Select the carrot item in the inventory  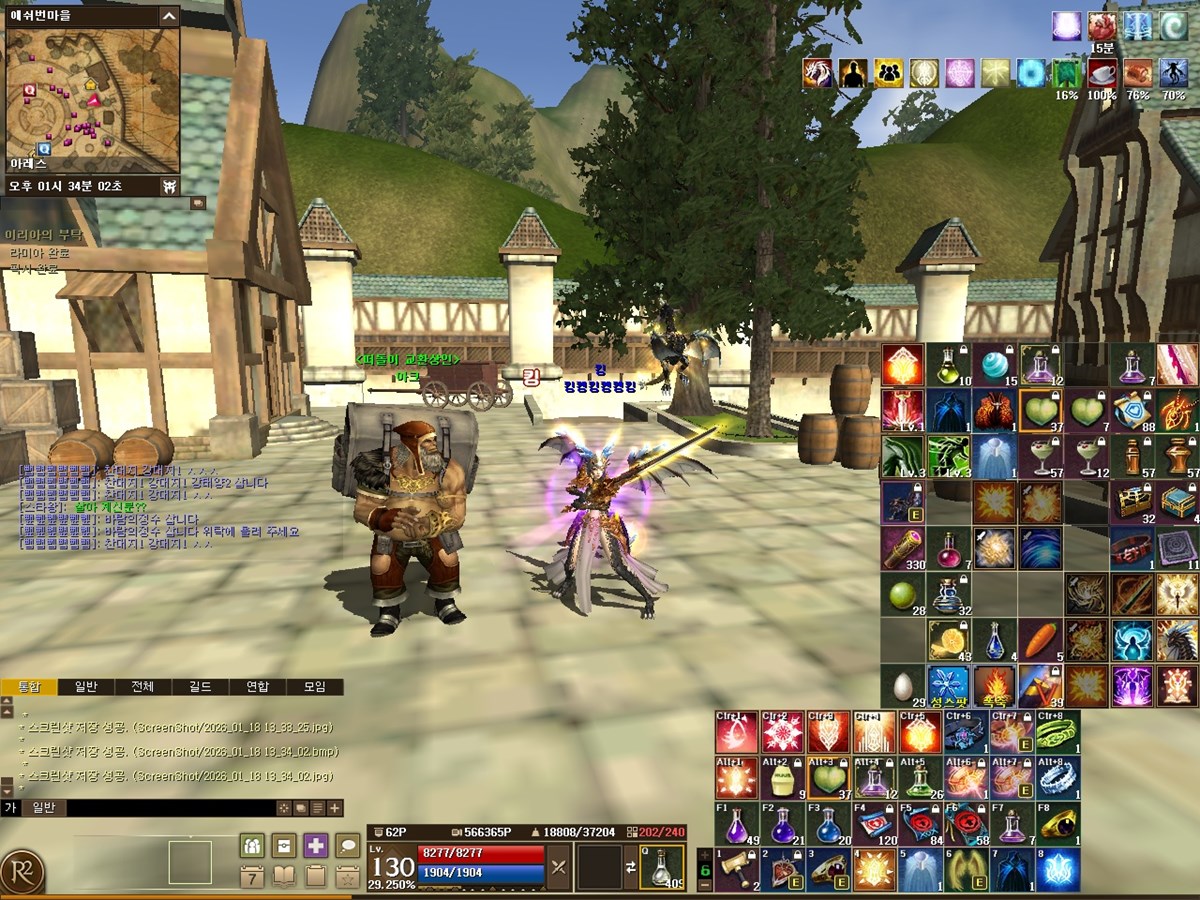pyautogui.click(x=1039, y=640)
